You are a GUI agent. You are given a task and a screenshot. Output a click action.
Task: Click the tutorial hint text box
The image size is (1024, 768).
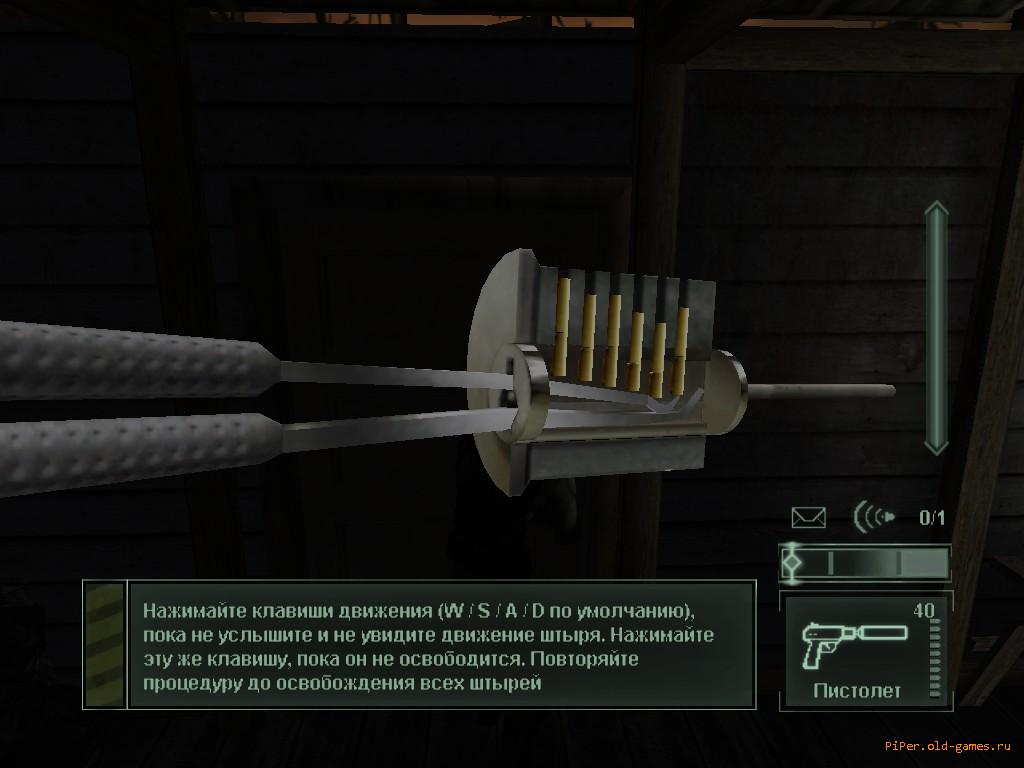[441, 645]
